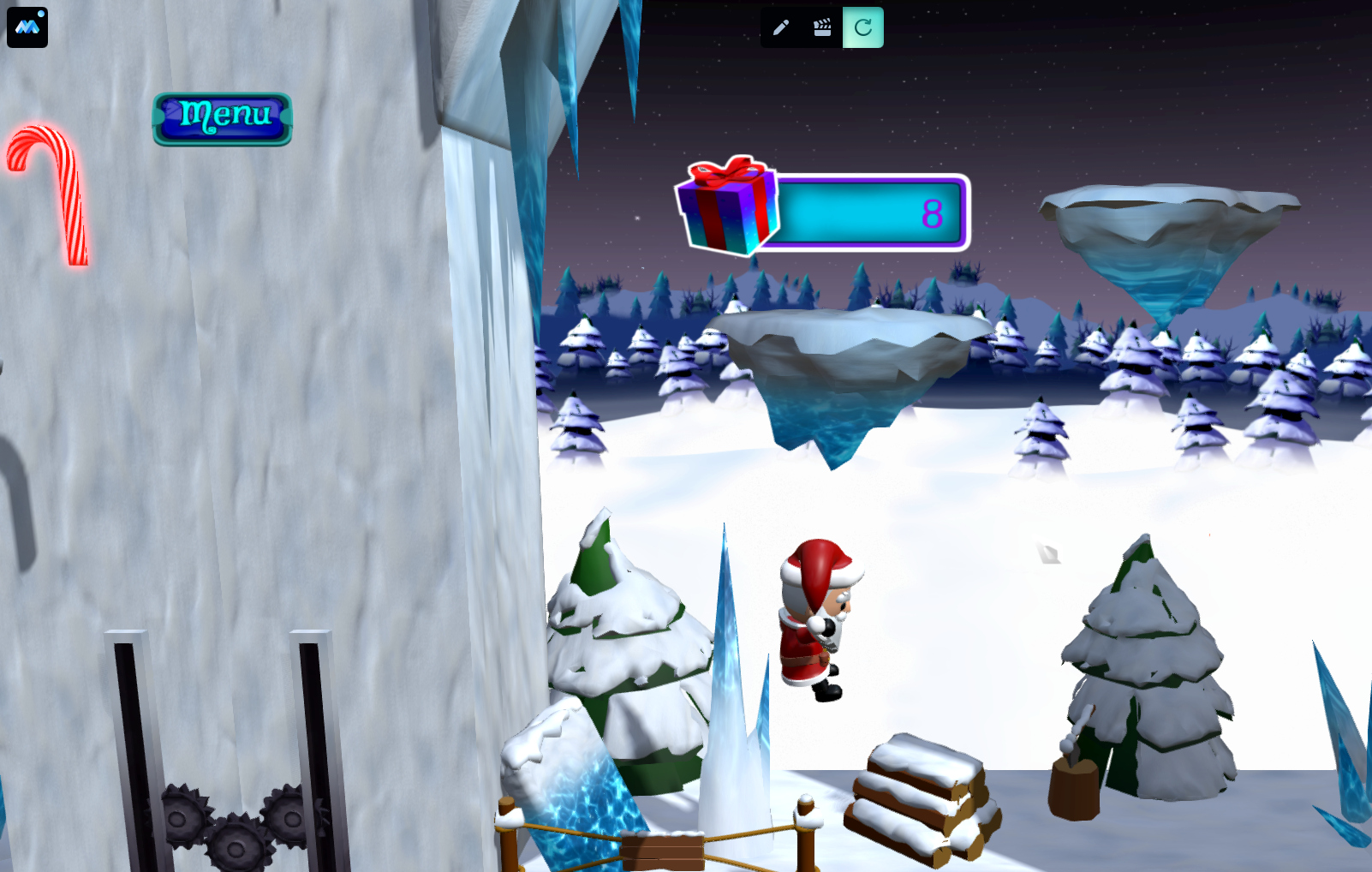Select the clapperboard scene icon
1372x872 pixels.
pos(822,27)
